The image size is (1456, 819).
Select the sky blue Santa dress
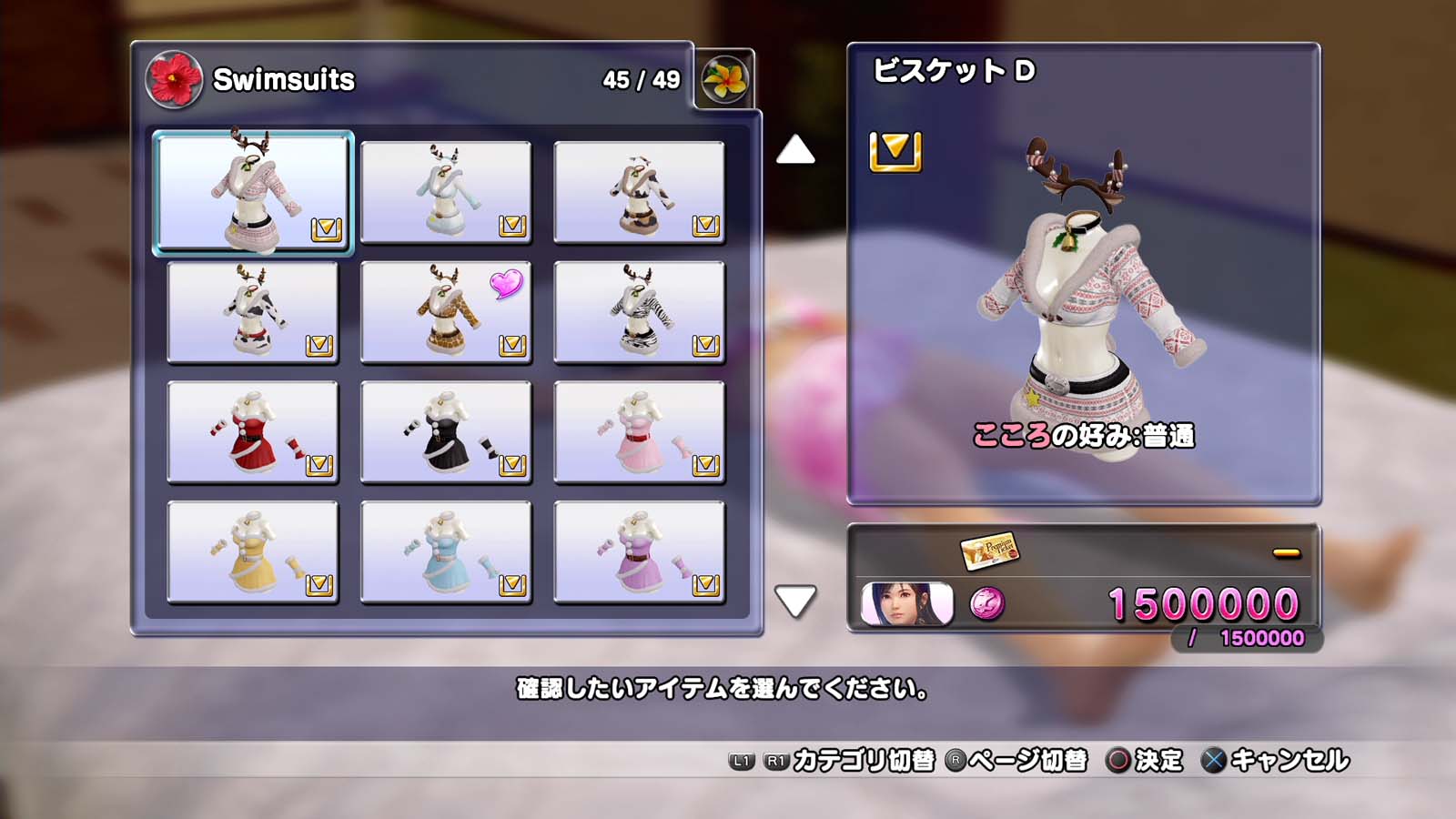click(446, 552)
